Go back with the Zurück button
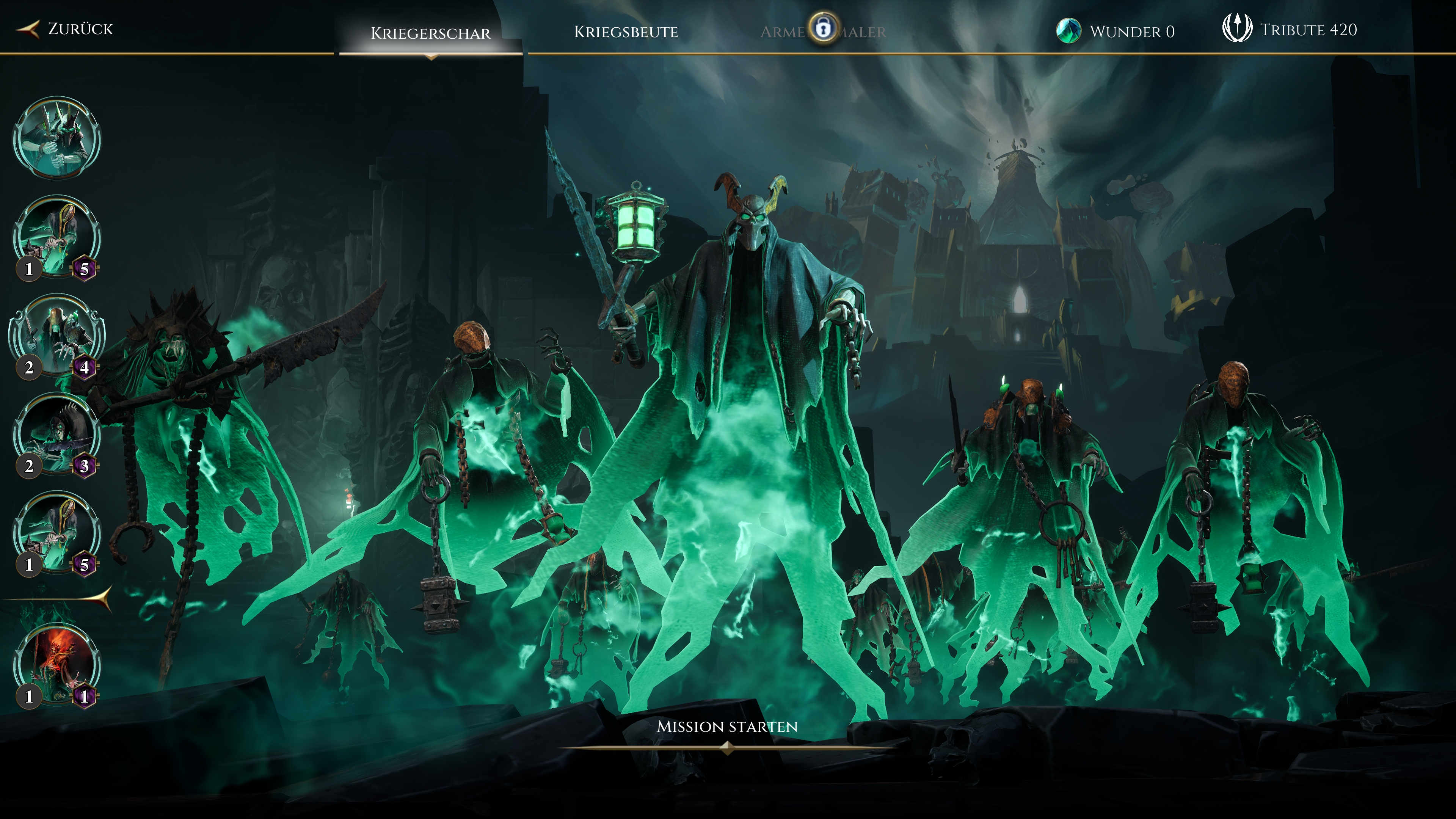 [x=67, y=29]
